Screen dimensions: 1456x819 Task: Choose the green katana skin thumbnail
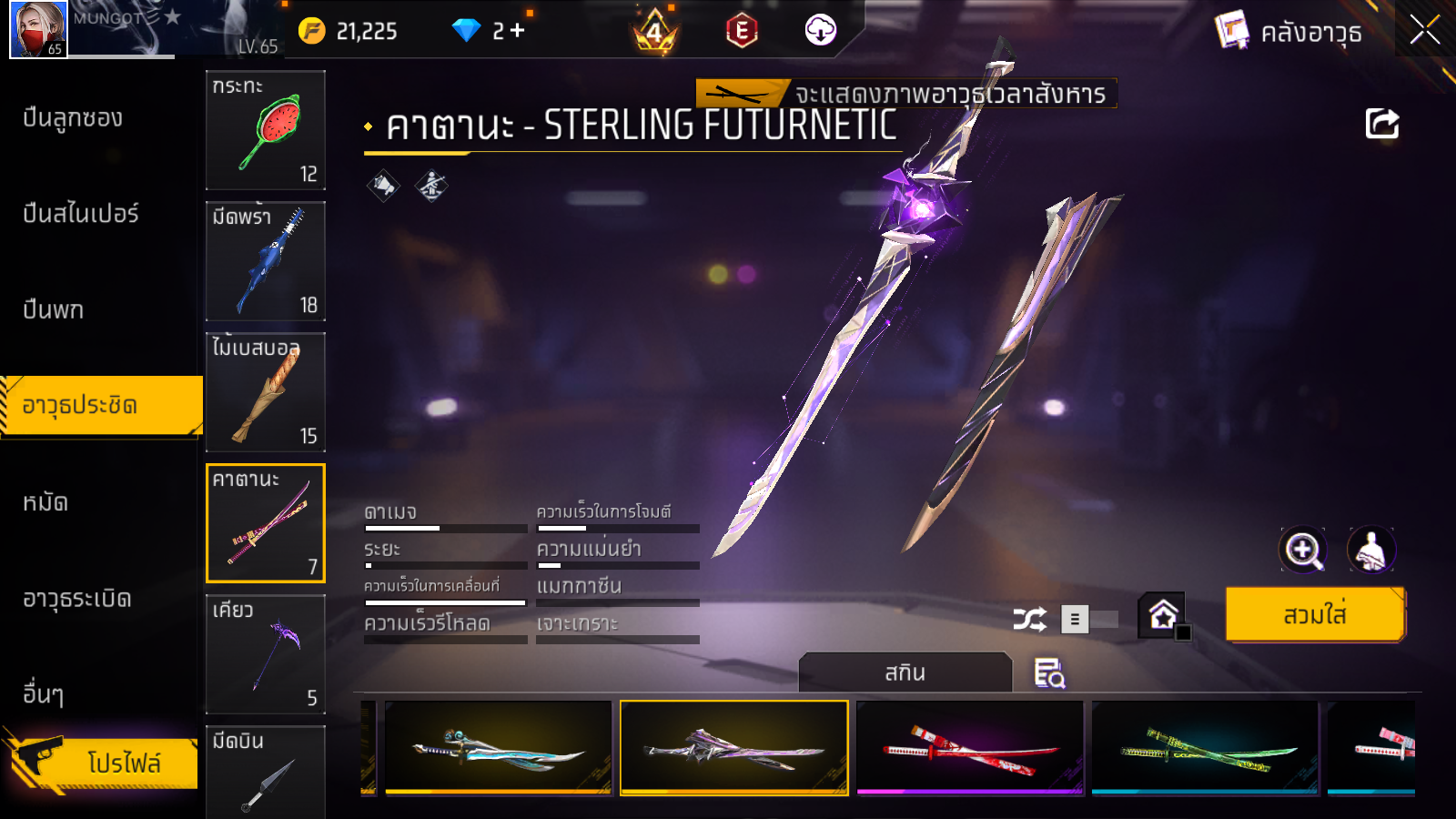[x=1205, y=748]
